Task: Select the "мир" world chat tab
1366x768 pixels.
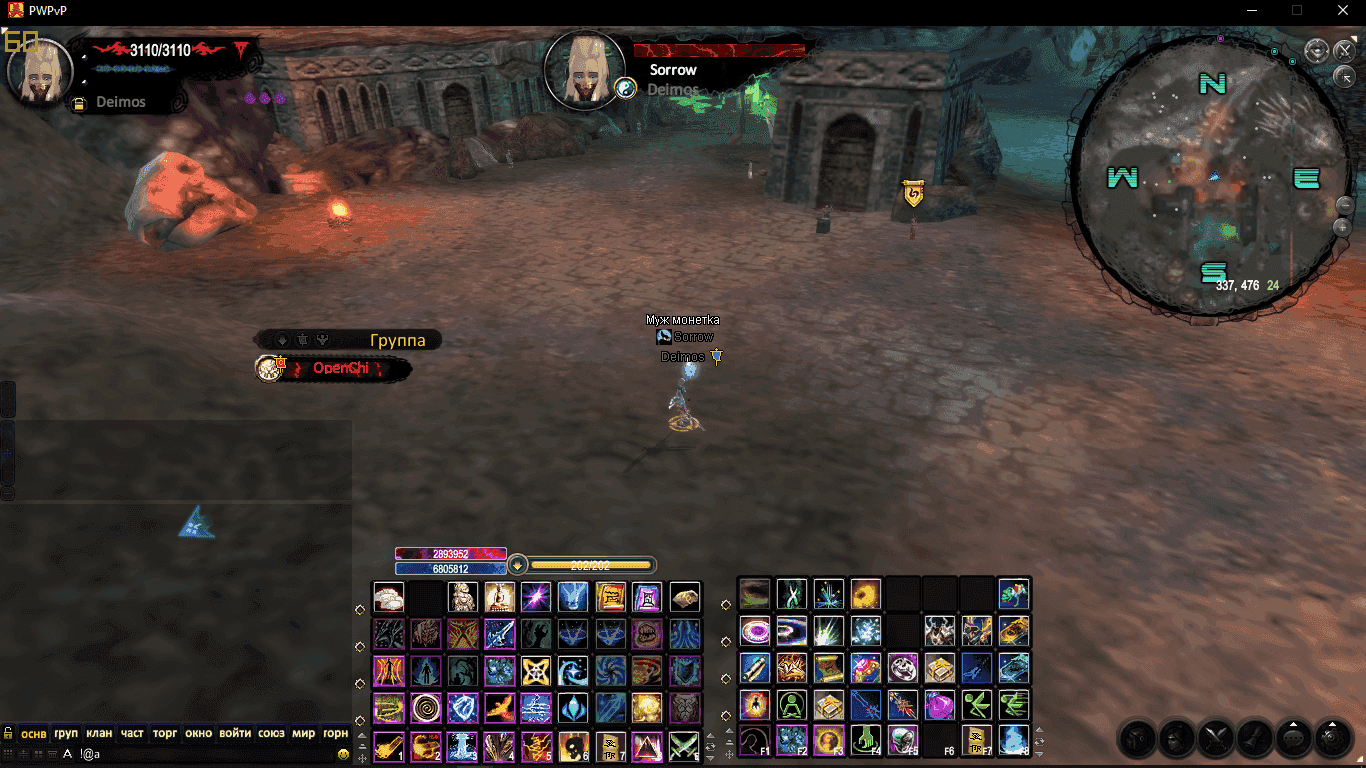Action: (x=303, y=733)
